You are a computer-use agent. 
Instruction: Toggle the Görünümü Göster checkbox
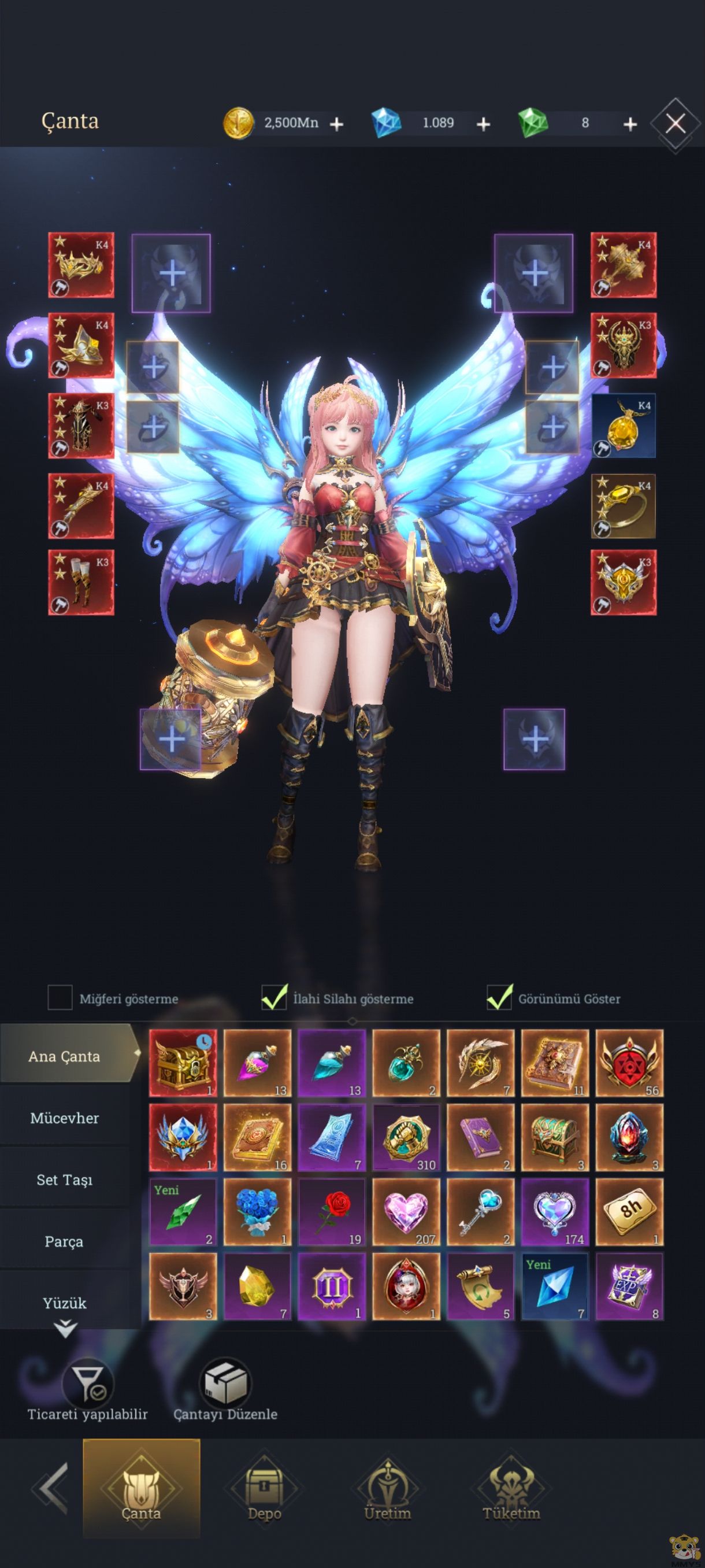(499, 998)
